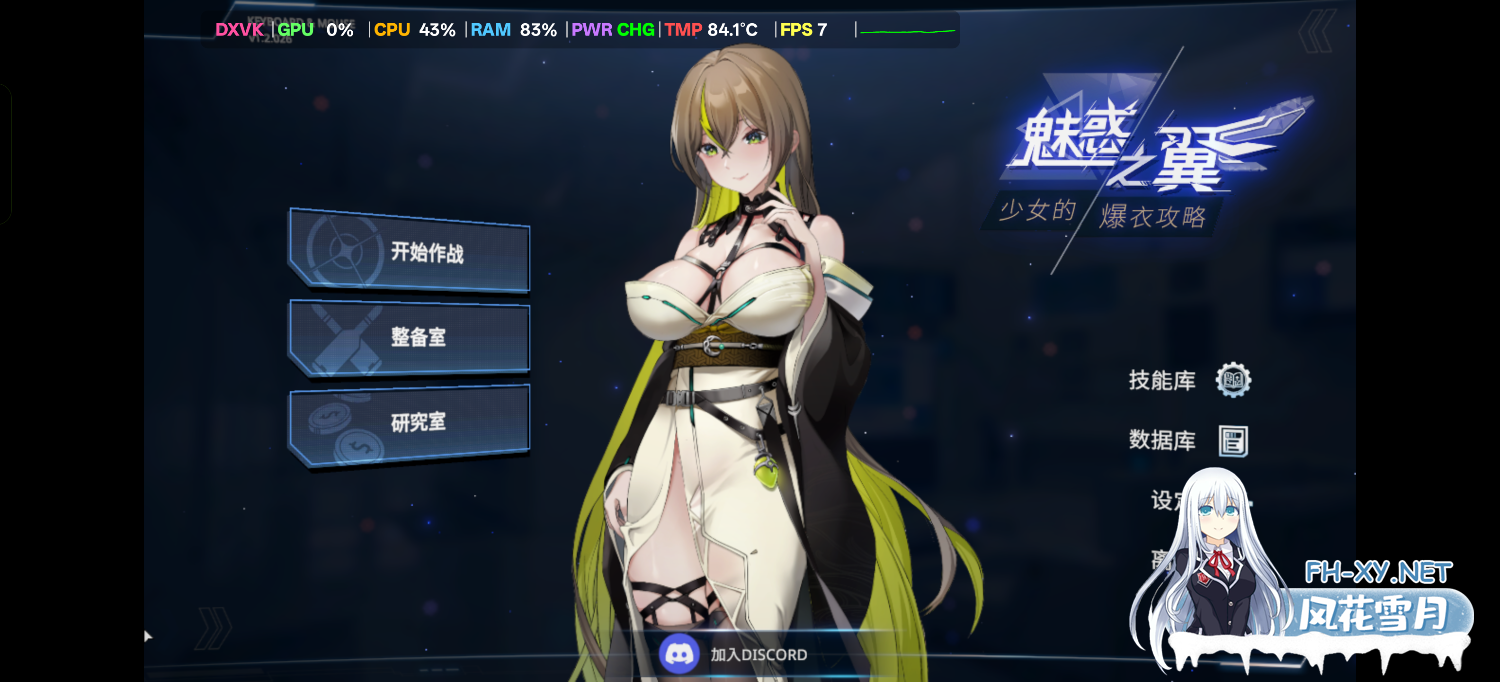Viewport: 1500px width, 682px height.
Task: Open the 整备室 preparation room
Action: pos(410,337)
